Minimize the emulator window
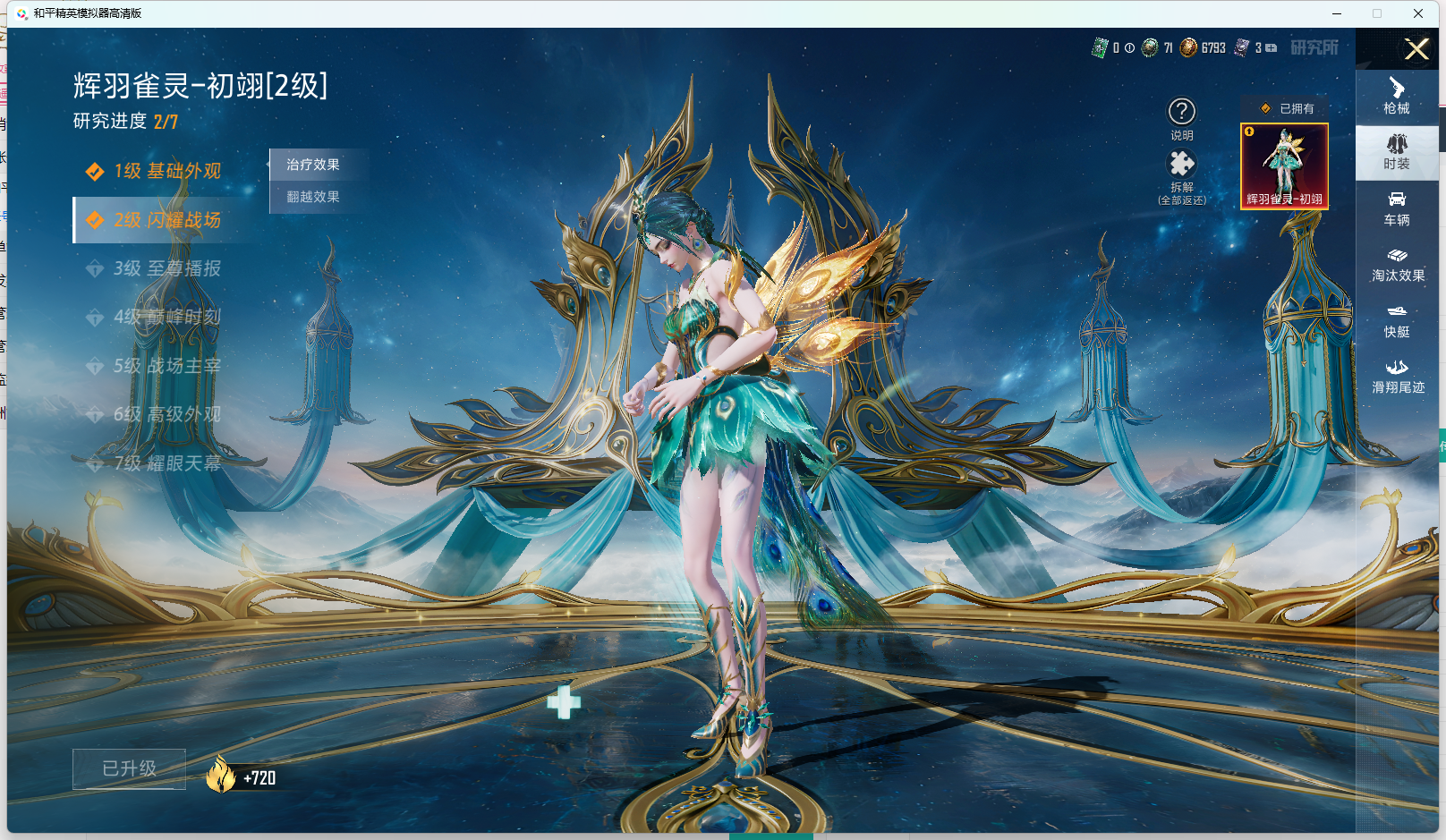Screen dimensions: 1446x840 coord(1337,13)
